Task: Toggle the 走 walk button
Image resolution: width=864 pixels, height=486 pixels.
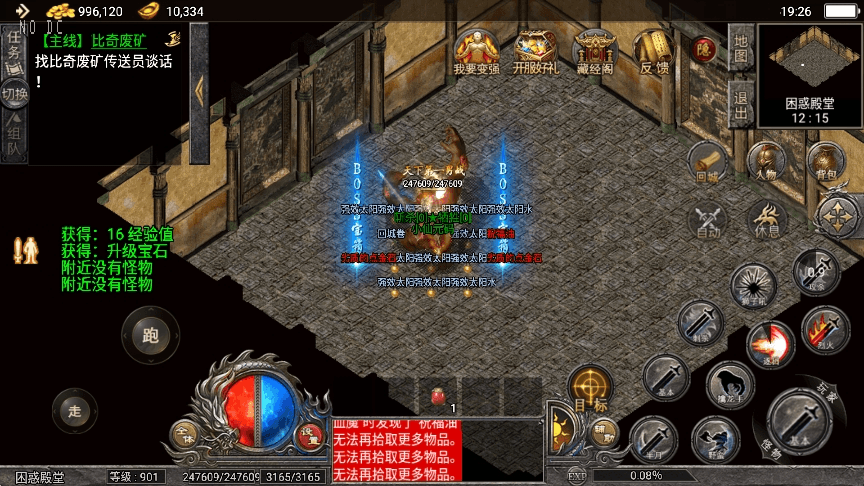Action: (75, 409)
